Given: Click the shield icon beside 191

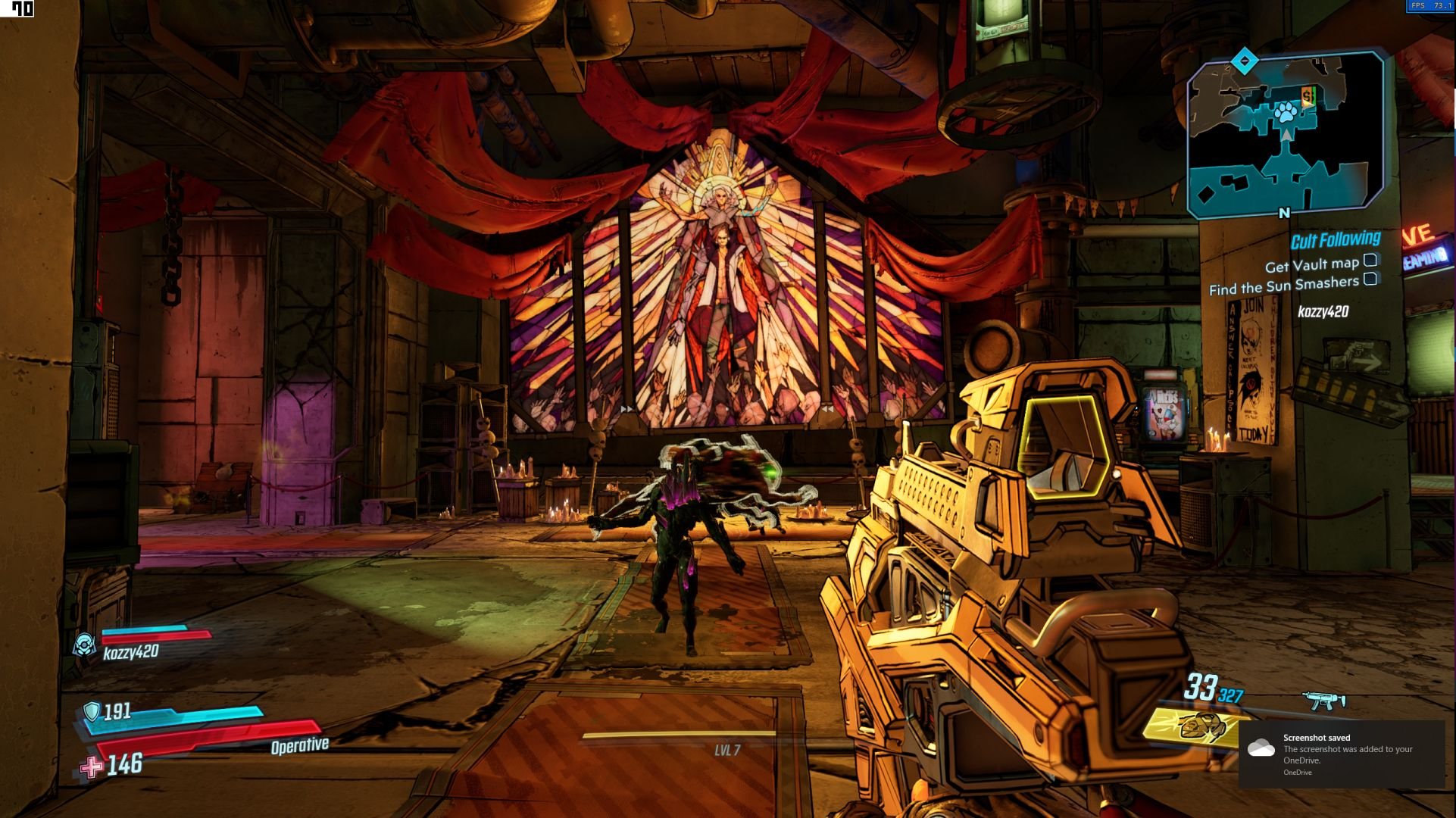Looking at the screenshot, I should point(92,711).
